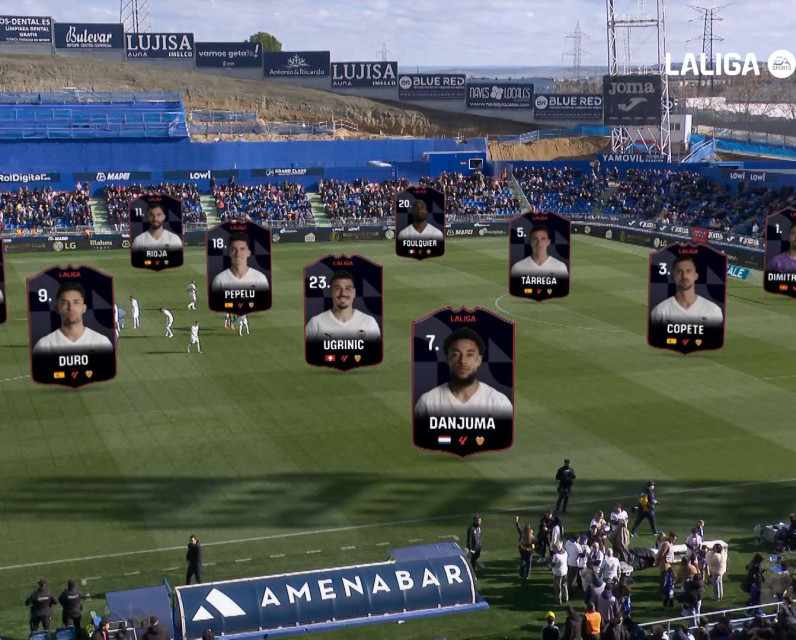Click the Ugrinic number 23 lineup card
796x640 pixels.
343,312
